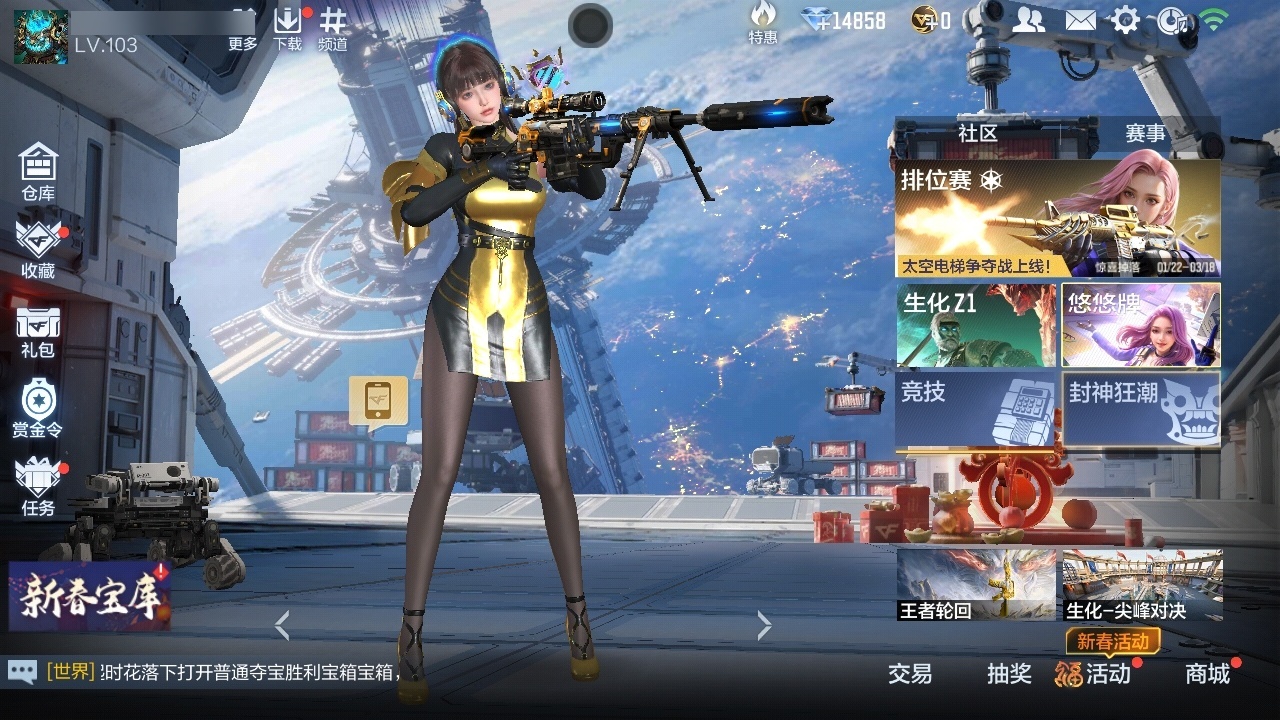Choose the 竞技 competitive mode tile
This screenshot has height=720, width=1280.
[975, 407]
